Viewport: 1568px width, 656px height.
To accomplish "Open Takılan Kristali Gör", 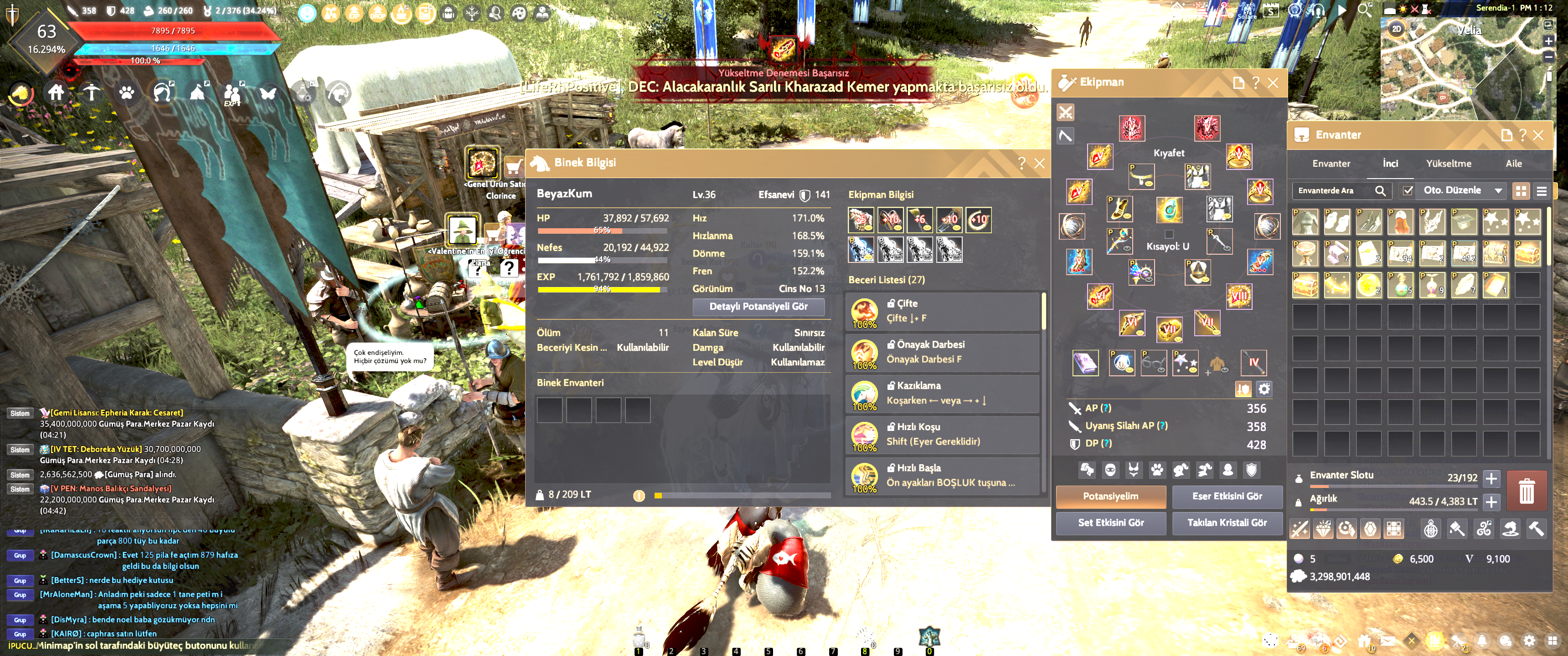I will pyautogui.click(x=1227, y=523).
